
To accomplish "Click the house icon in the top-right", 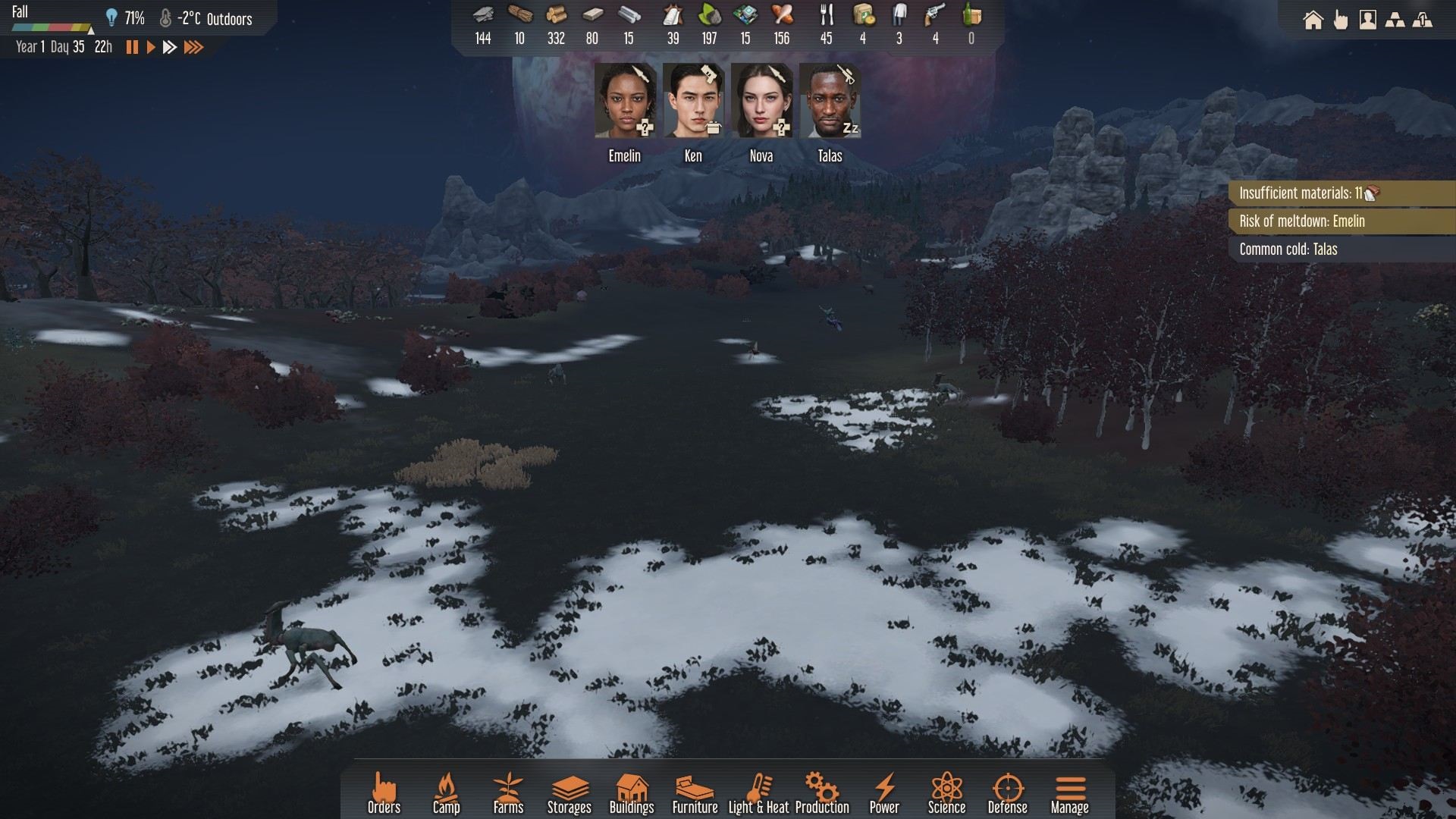I will click(1313, 20).
